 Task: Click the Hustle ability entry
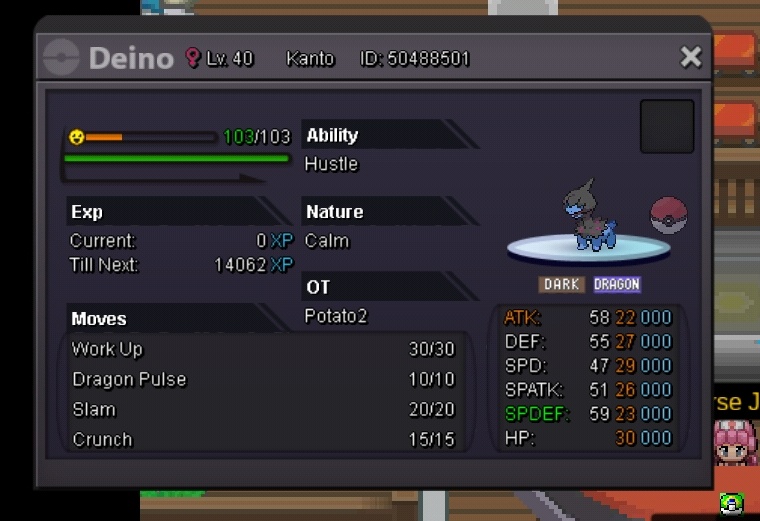[x=331, y=164]
